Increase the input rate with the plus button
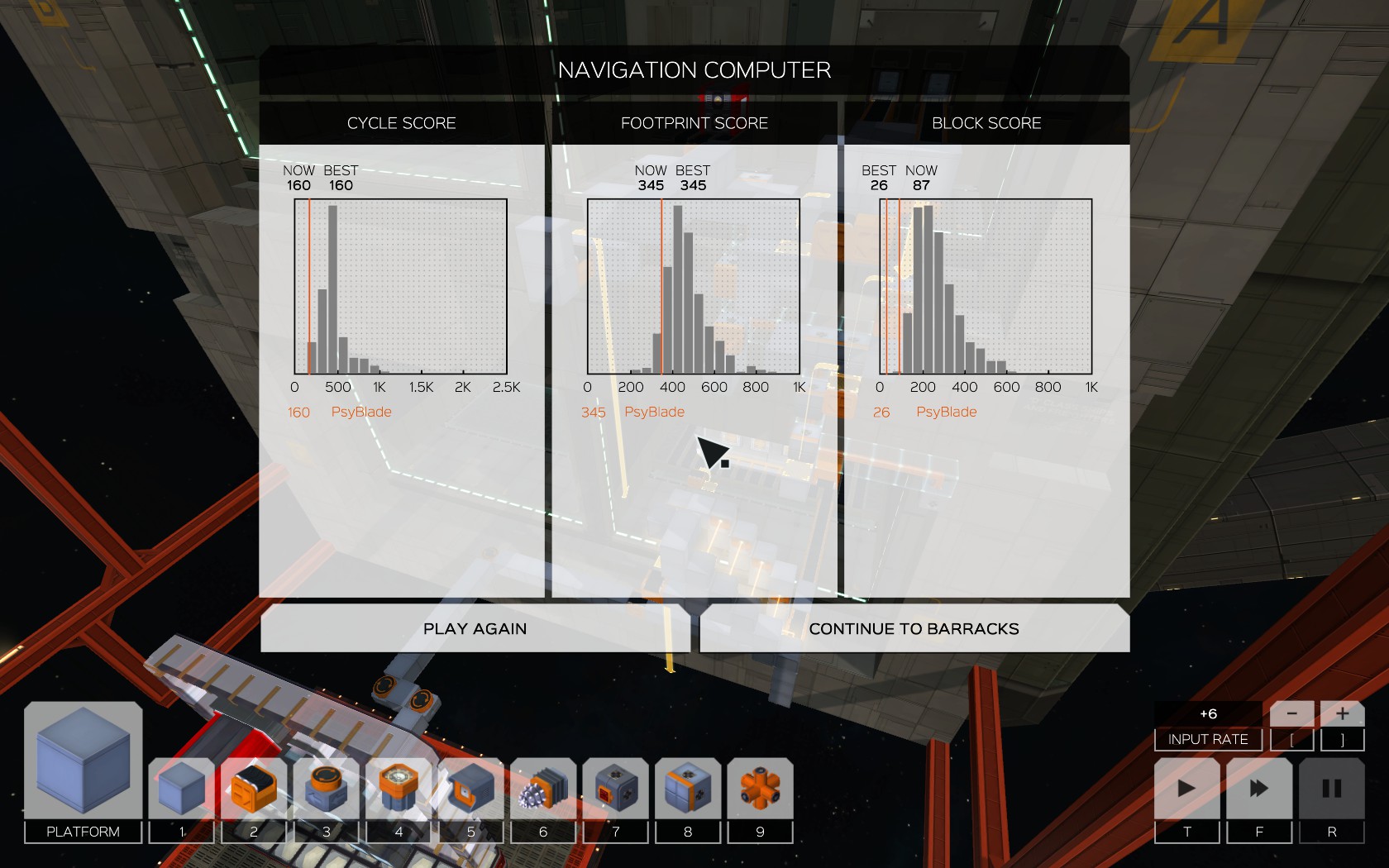The width and height of the screenshot is (1389, 868). [1342, 713]
